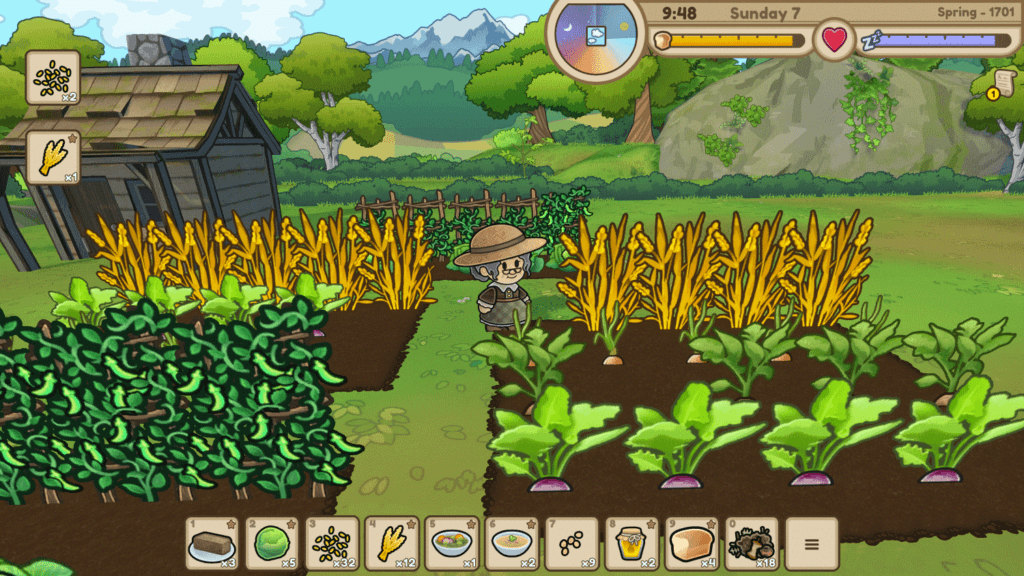Pick the vegetable stew bowl slot
The width and height of the screenshot is (1024, 576).
[x=451, y=543]
